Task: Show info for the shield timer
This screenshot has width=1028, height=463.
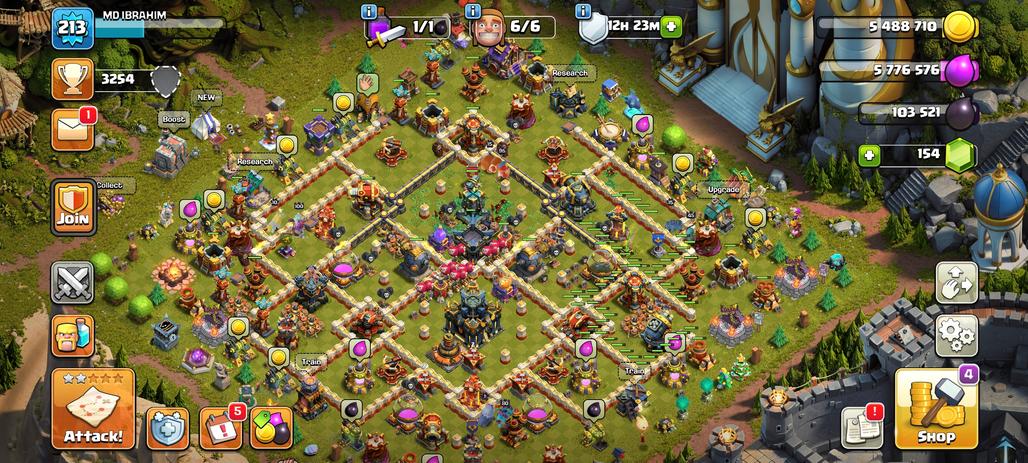Action: (x=584, y=11)
